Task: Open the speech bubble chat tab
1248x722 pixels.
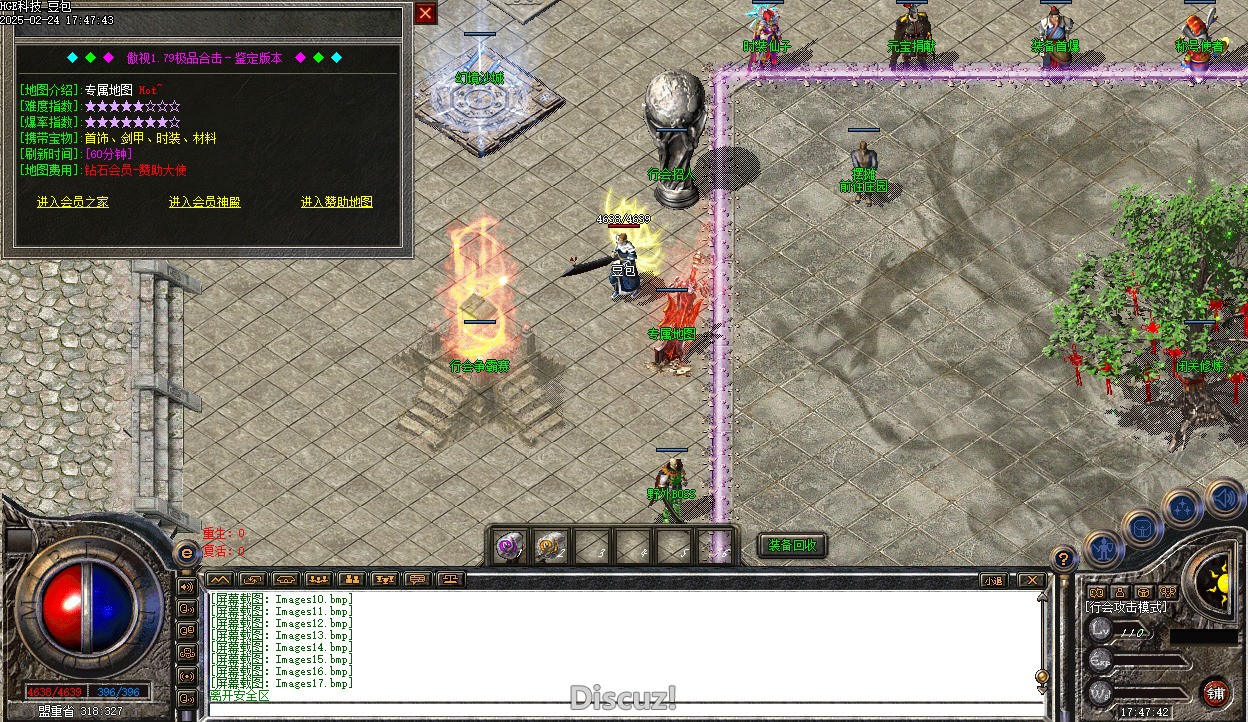Action: pos(417,579)
